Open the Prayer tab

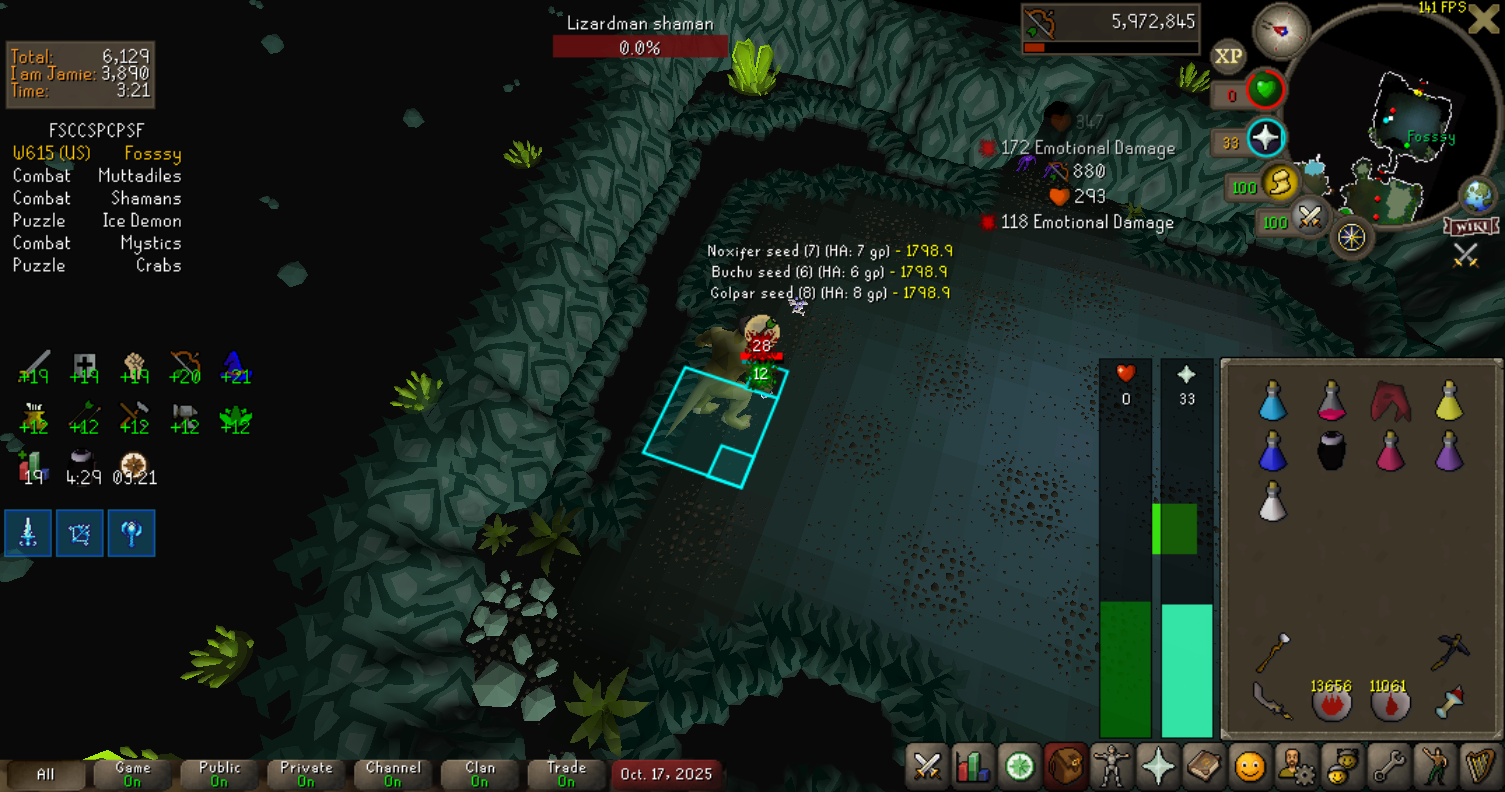point(1157,767)
